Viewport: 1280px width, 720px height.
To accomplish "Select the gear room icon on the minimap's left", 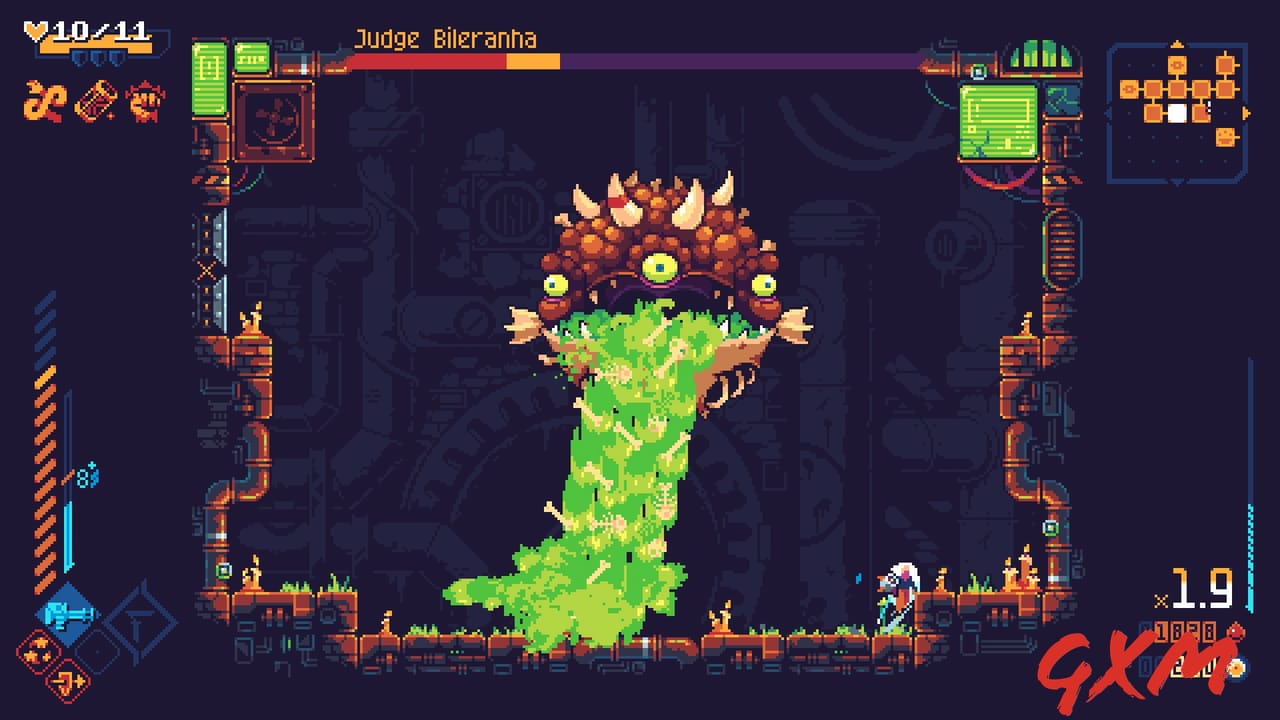I will (x=1129, y=88).
